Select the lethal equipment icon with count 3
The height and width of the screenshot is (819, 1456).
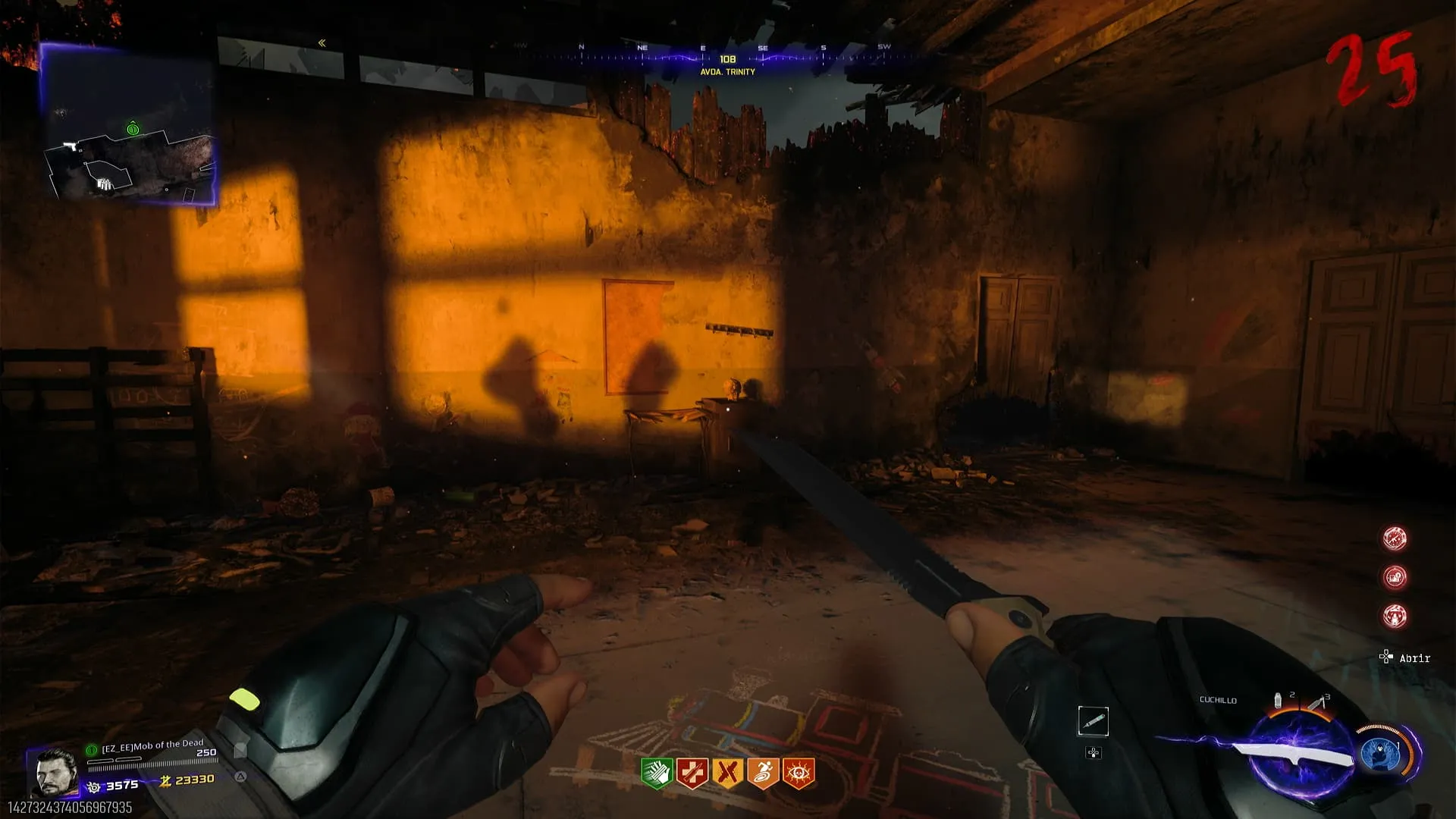pos(1316,703)
